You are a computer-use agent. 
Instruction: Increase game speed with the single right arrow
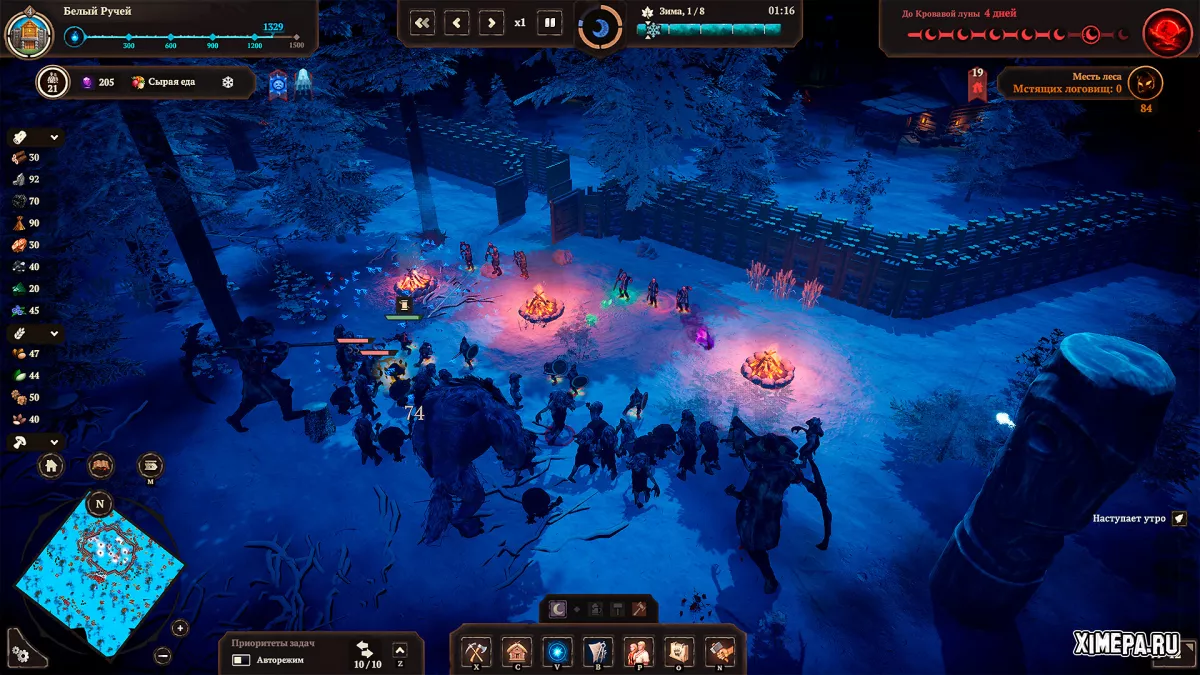tap(490, 22)
